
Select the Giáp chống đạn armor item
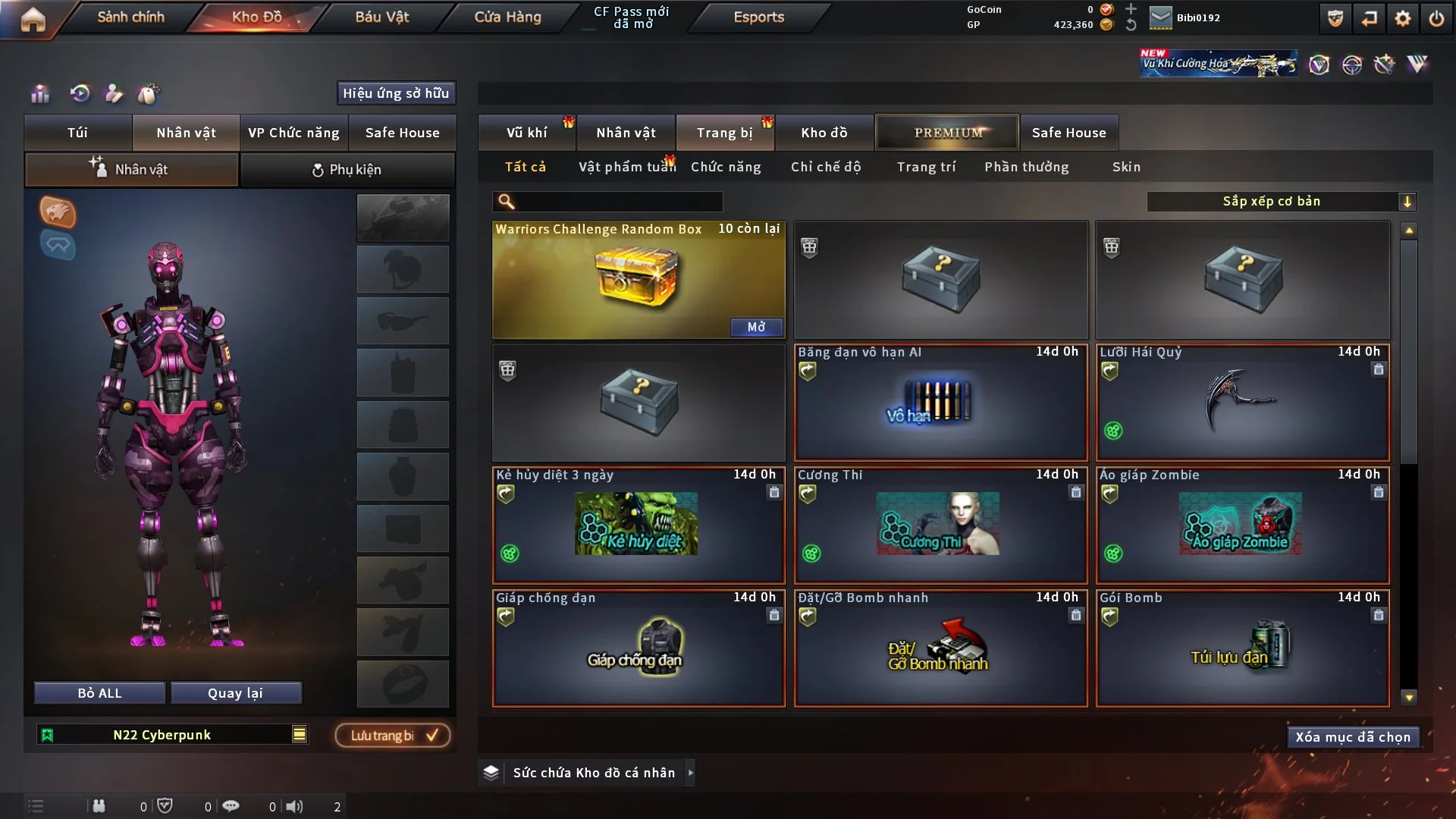point(639,648)
